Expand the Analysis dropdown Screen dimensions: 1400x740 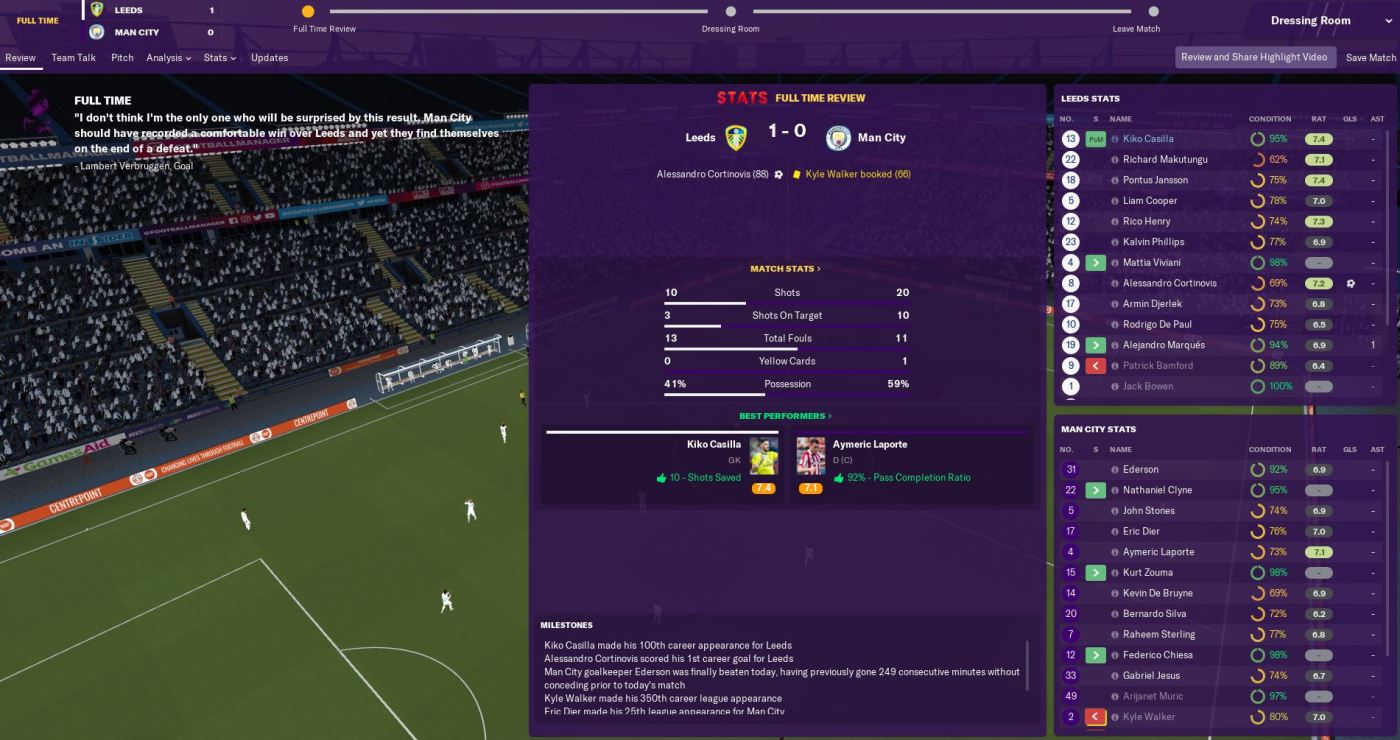pos(168,58)
